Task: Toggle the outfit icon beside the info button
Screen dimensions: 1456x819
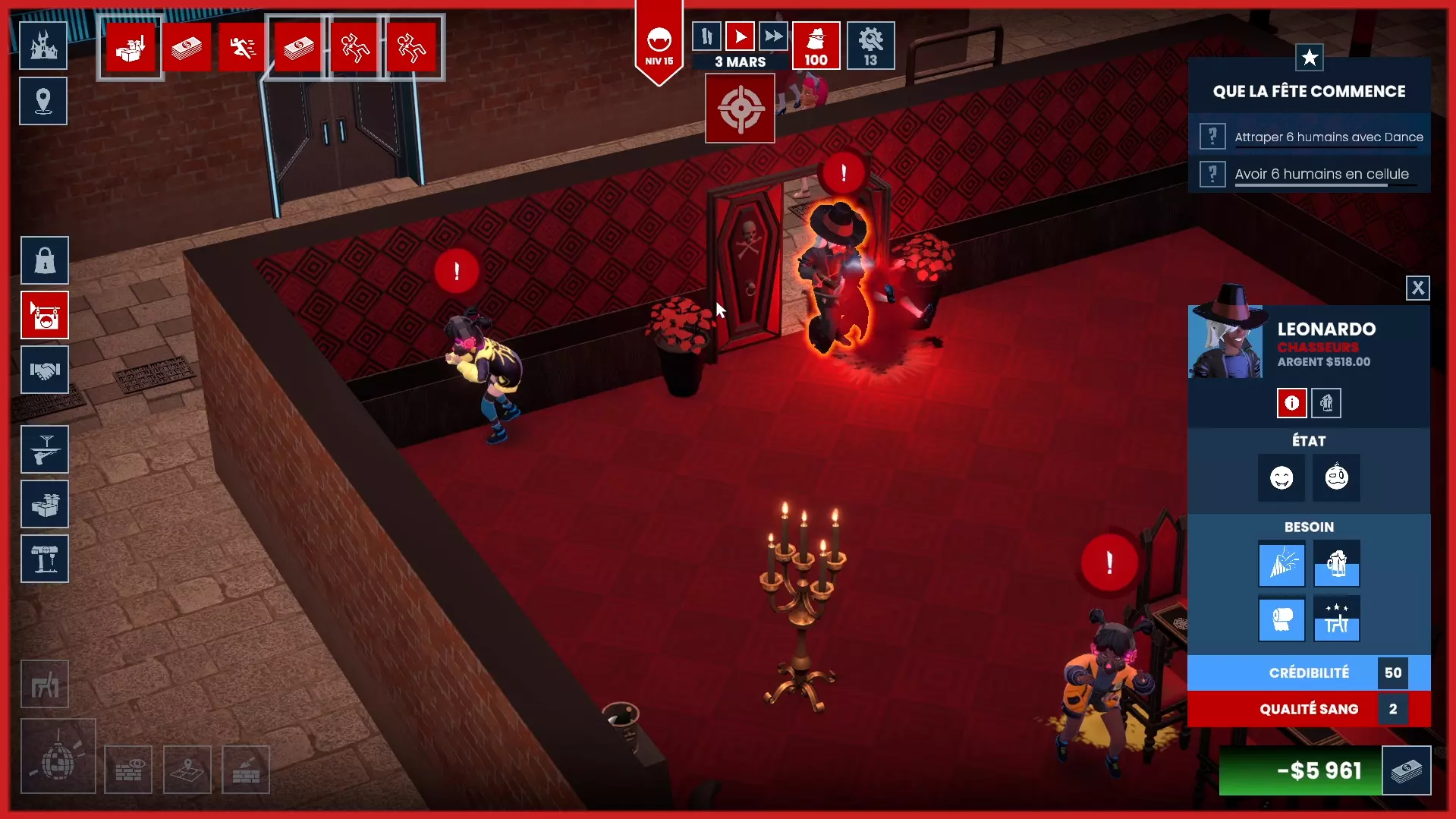Action: 1326,403
